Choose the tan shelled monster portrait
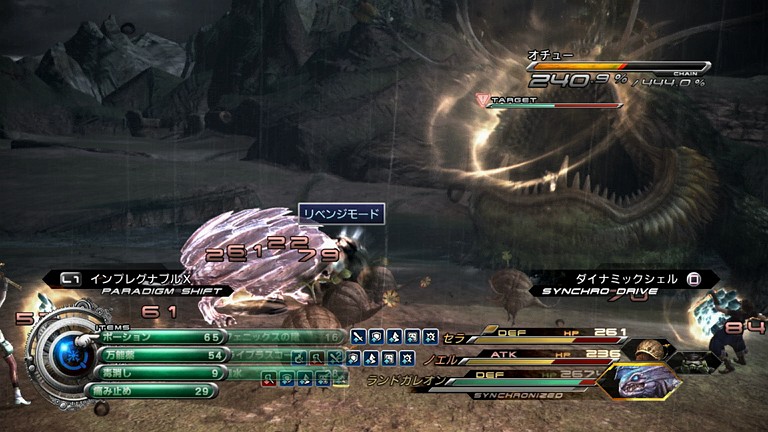 (650, 348)
